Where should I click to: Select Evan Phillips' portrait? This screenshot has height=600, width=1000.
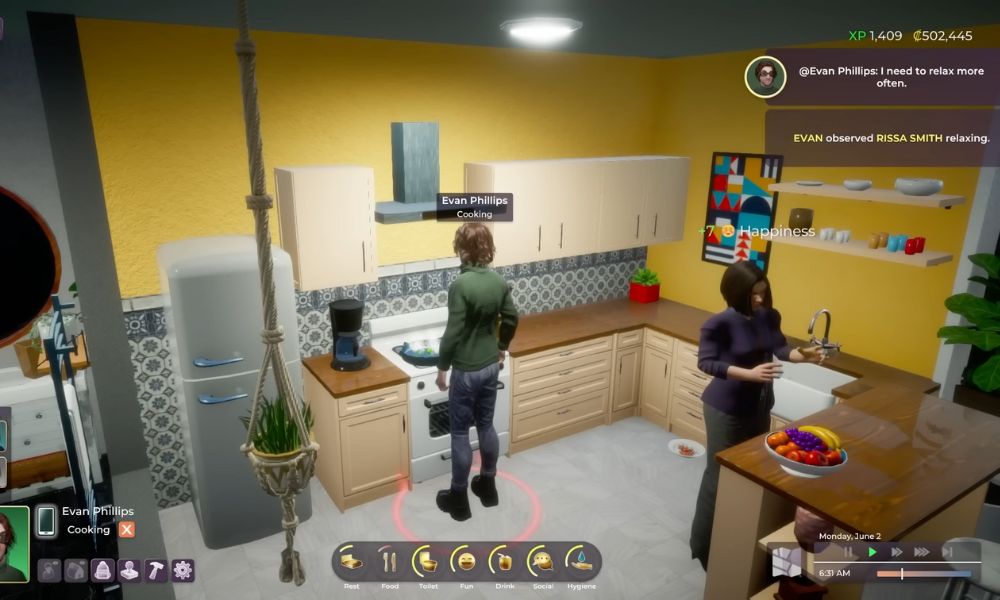[x=13, y=544]
